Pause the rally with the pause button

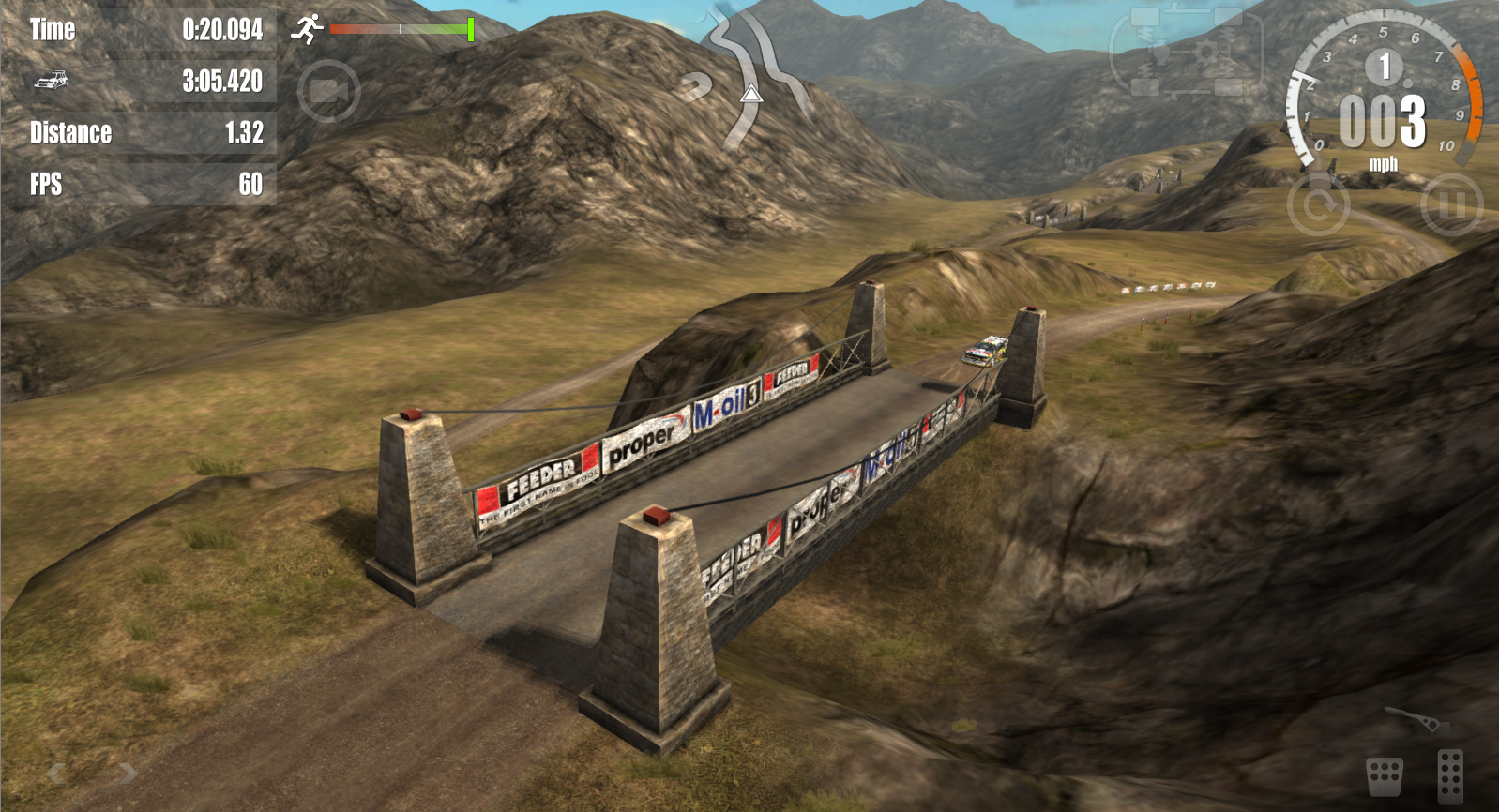tap(1451, 204)
